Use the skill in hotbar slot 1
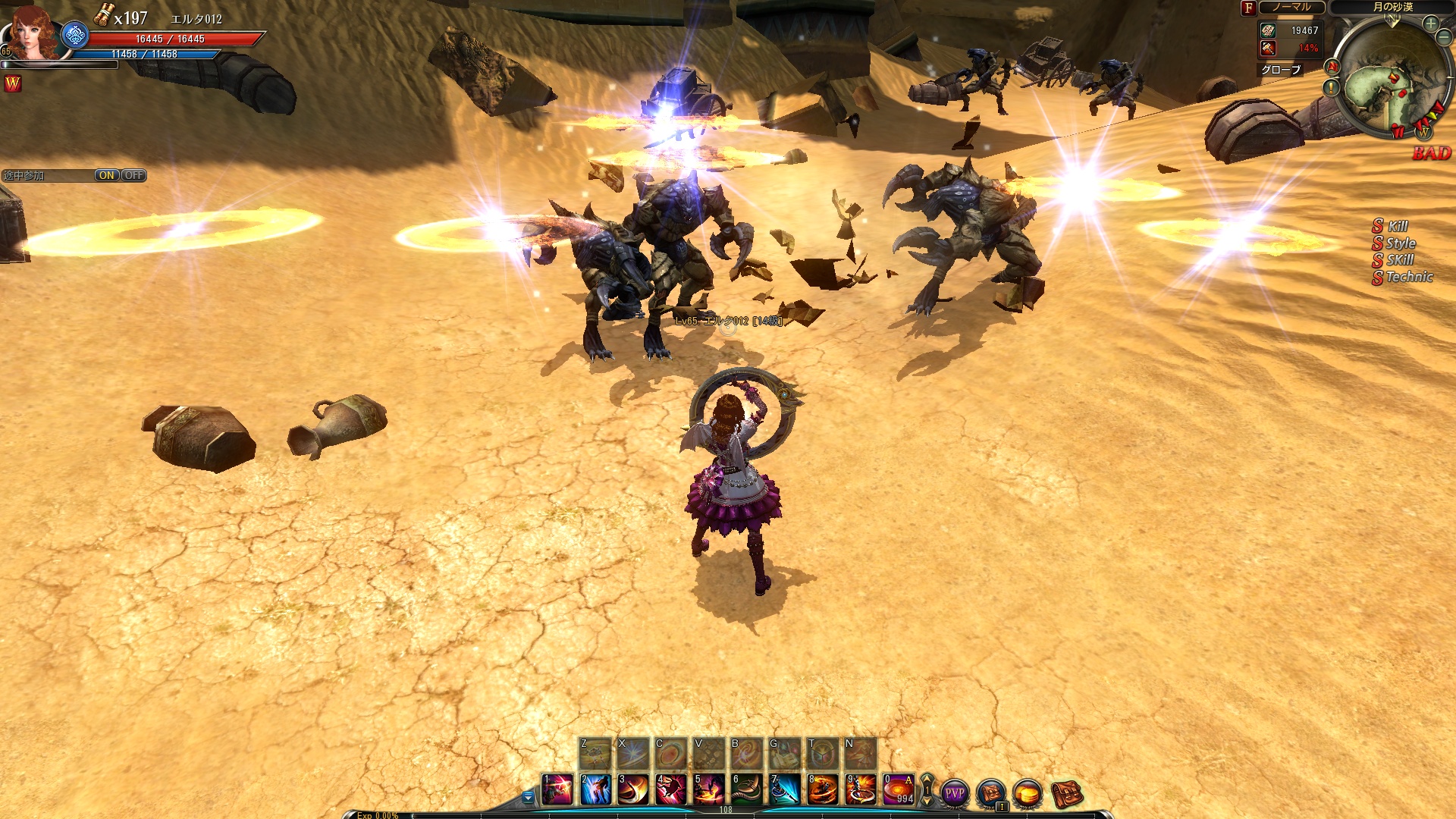The width and height of the screenshot is (1456, 819). pos(557,789)
